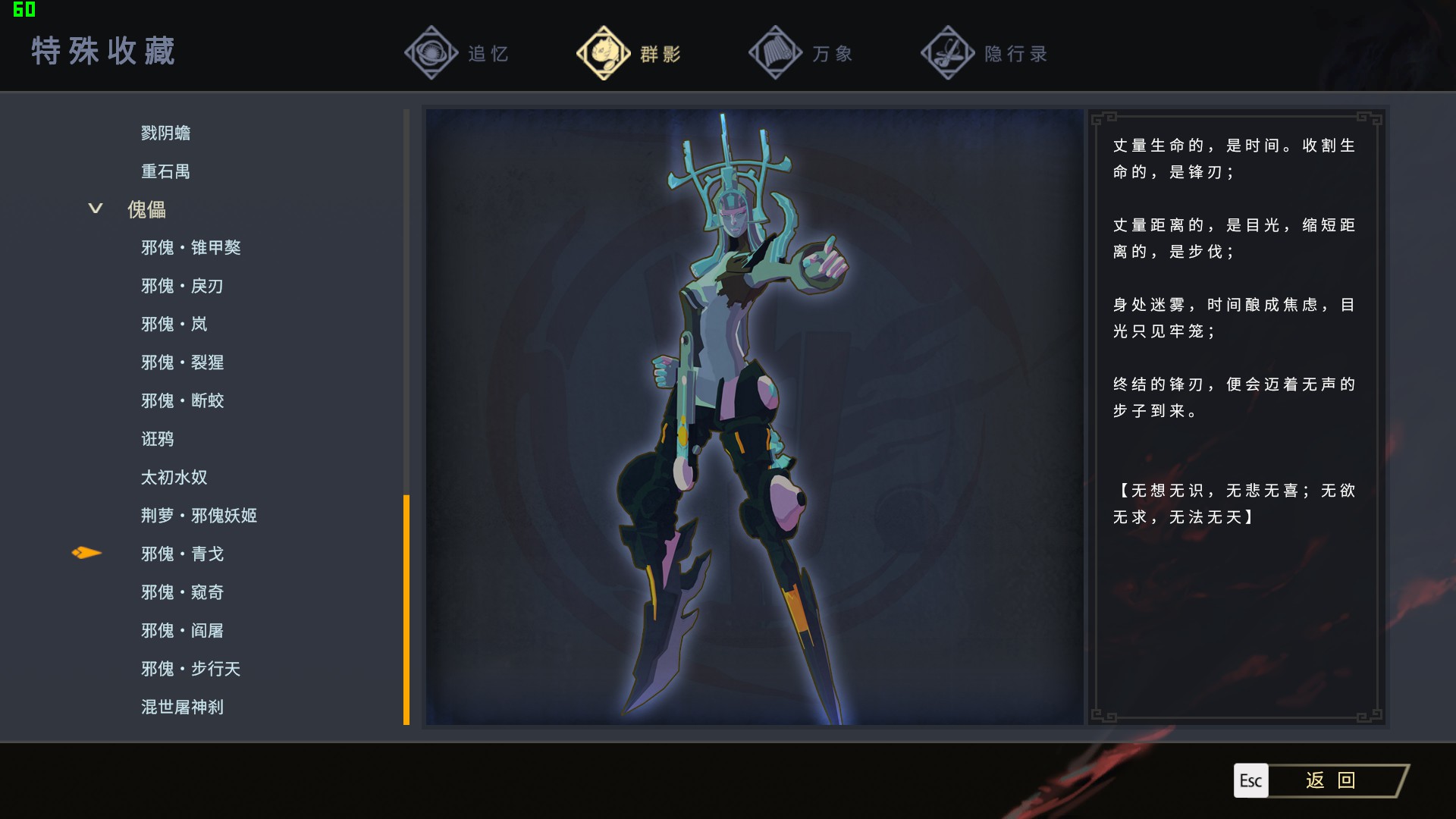Select the 诳鸦 entry
The width and height of the screenshot is (1456, 819).
tap(157, 439)
